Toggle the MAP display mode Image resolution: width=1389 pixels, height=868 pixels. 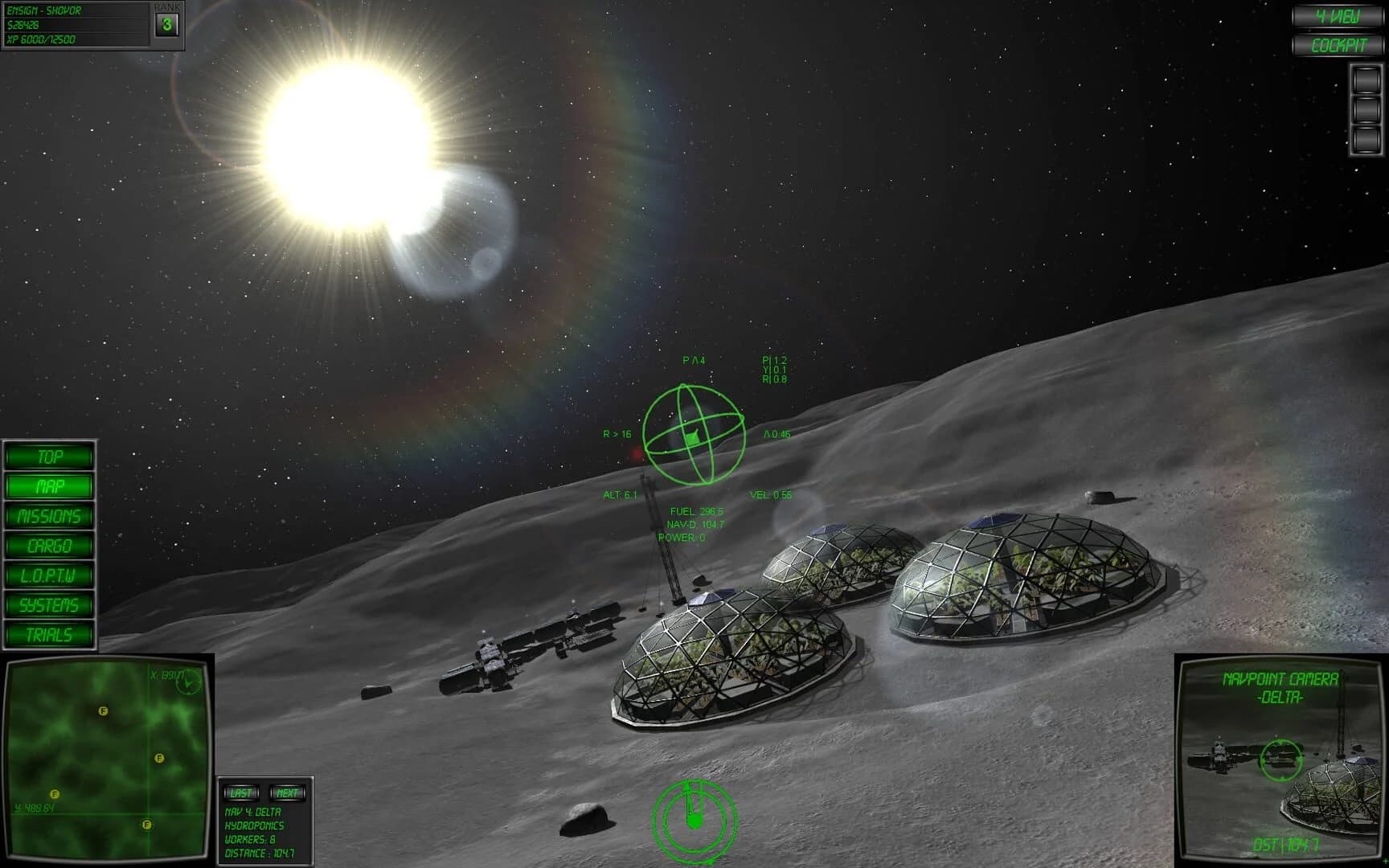[x=49, y=486]
